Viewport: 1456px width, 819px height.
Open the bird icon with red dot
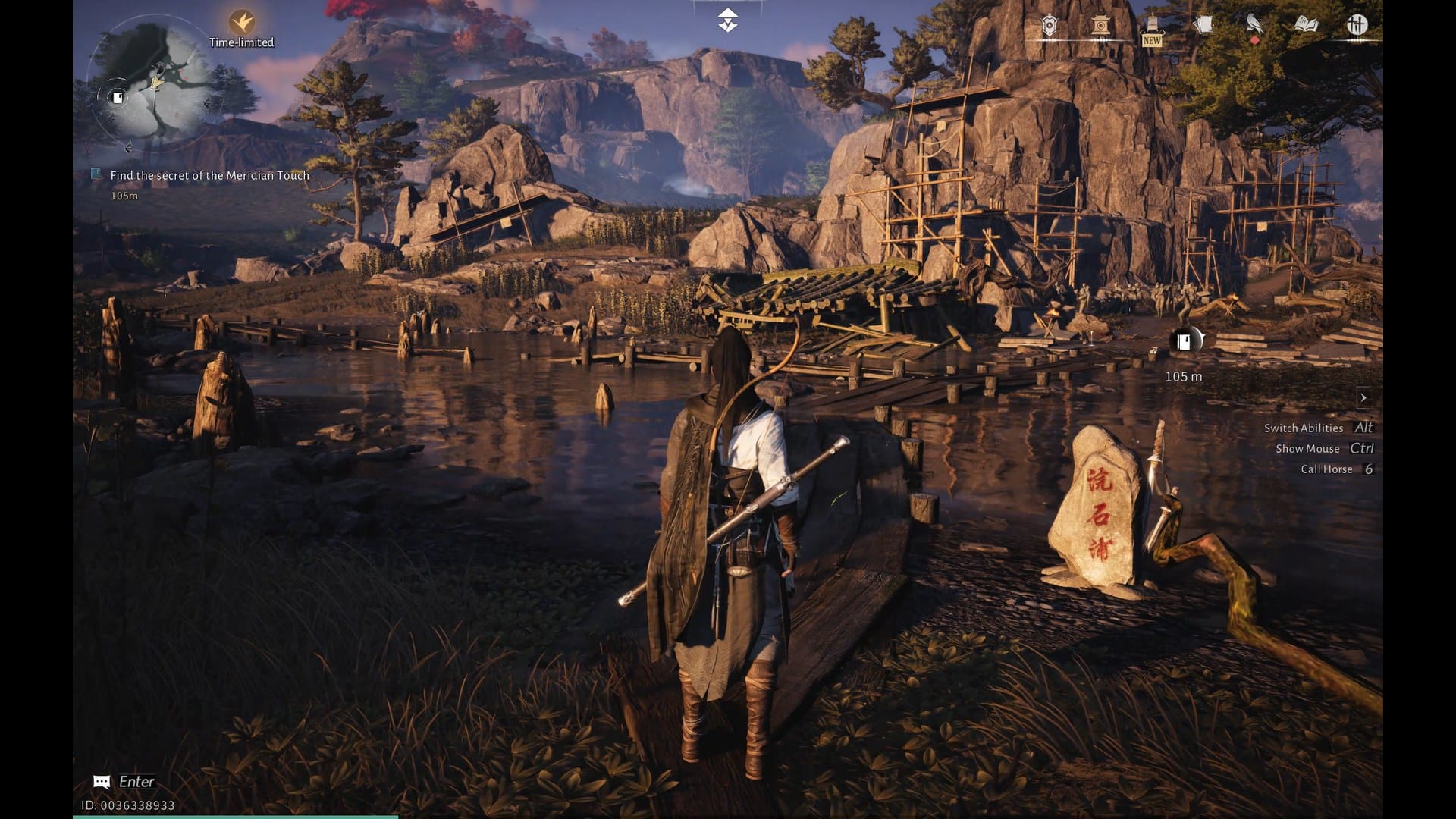coord(1254,26)
